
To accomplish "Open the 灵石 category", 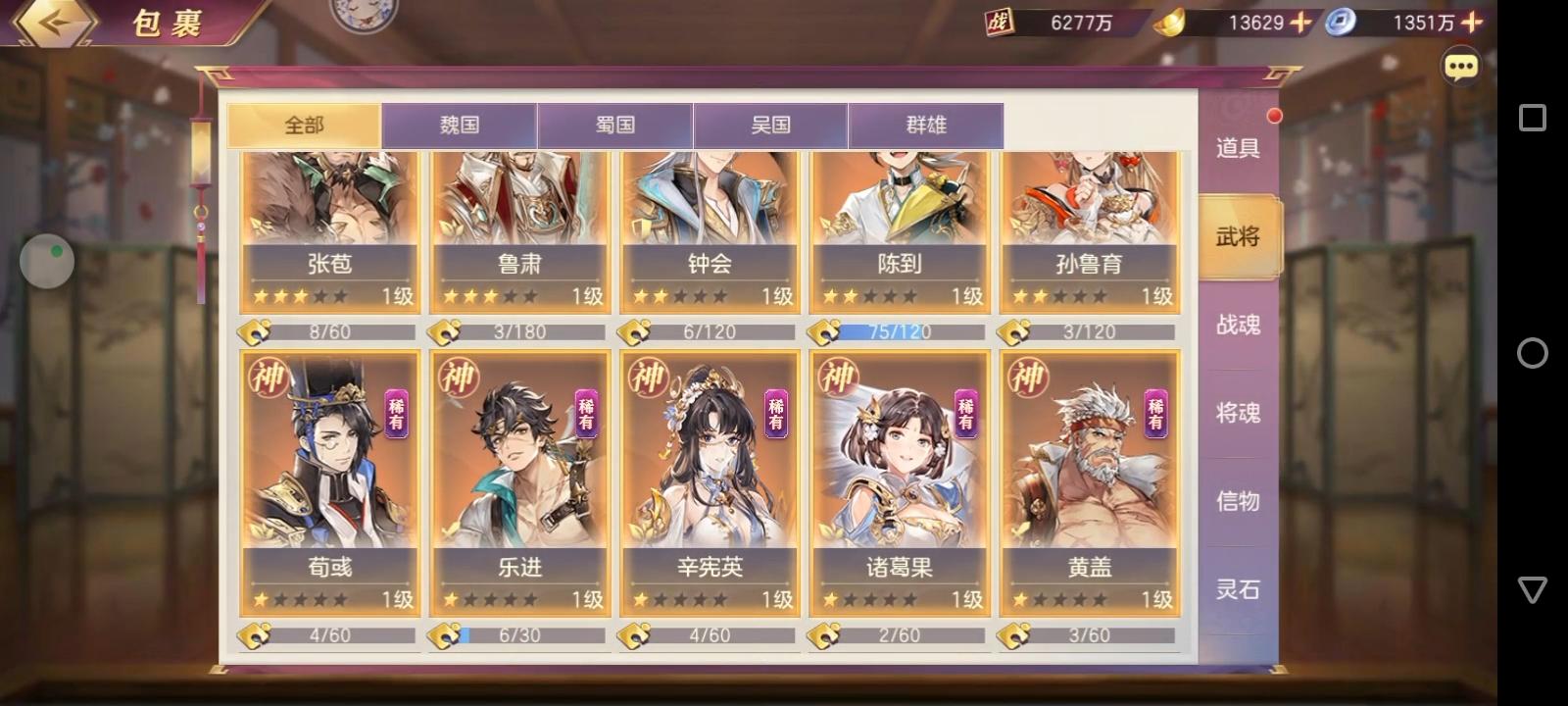I will 1237,589.
